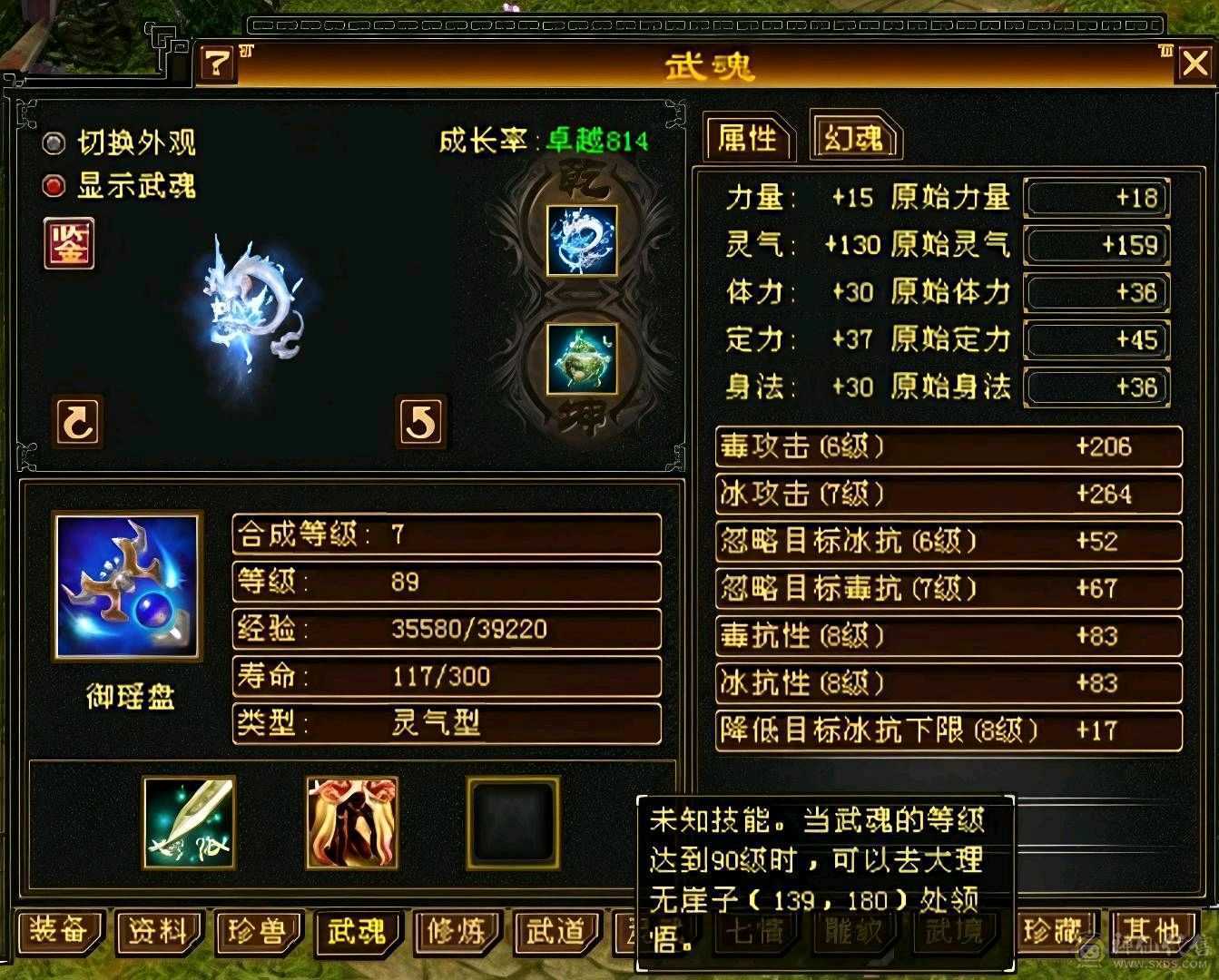Open the question mark help icon

215,63
